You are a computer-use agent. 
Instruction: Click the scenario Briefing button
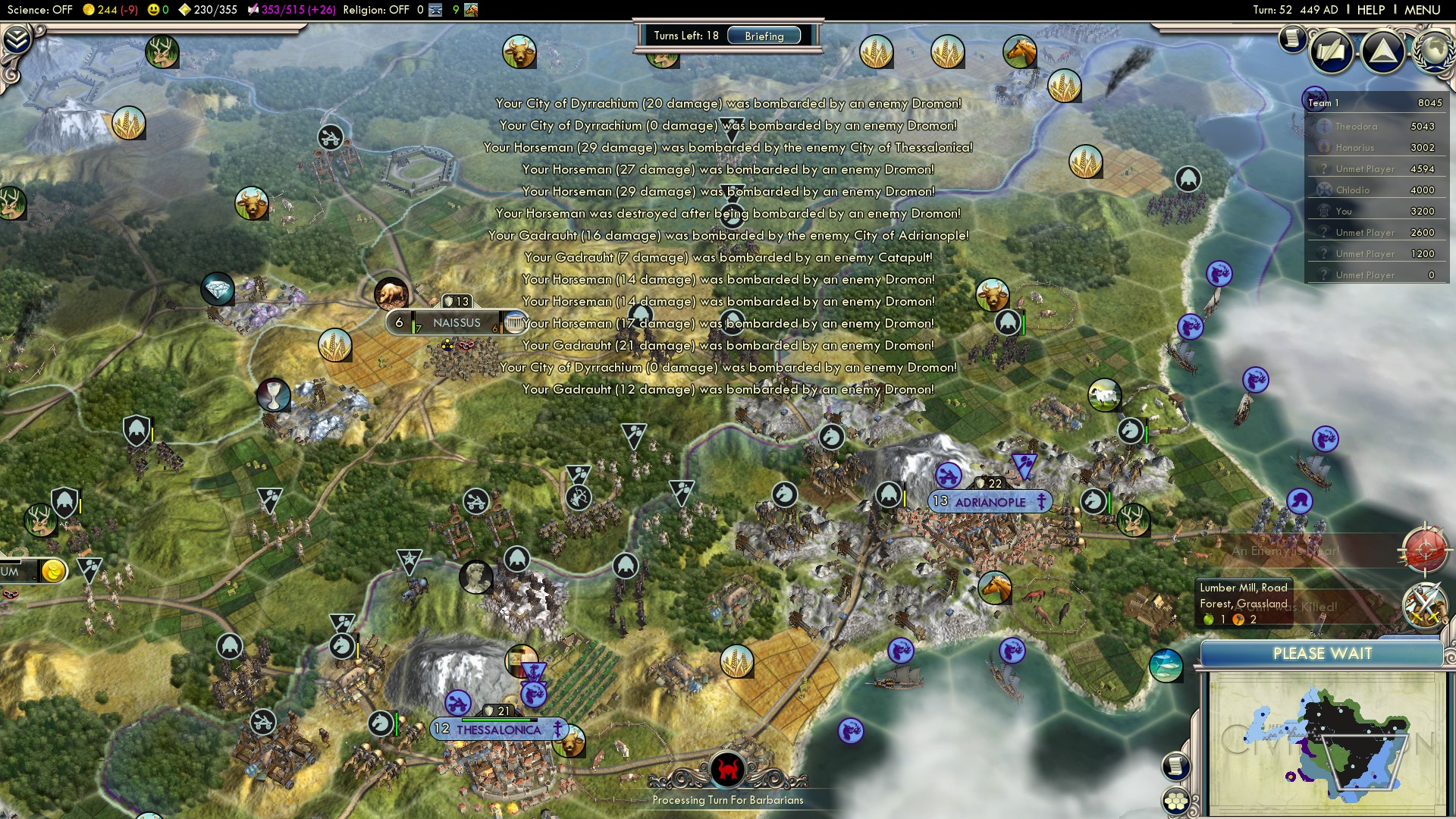[764, 36]
